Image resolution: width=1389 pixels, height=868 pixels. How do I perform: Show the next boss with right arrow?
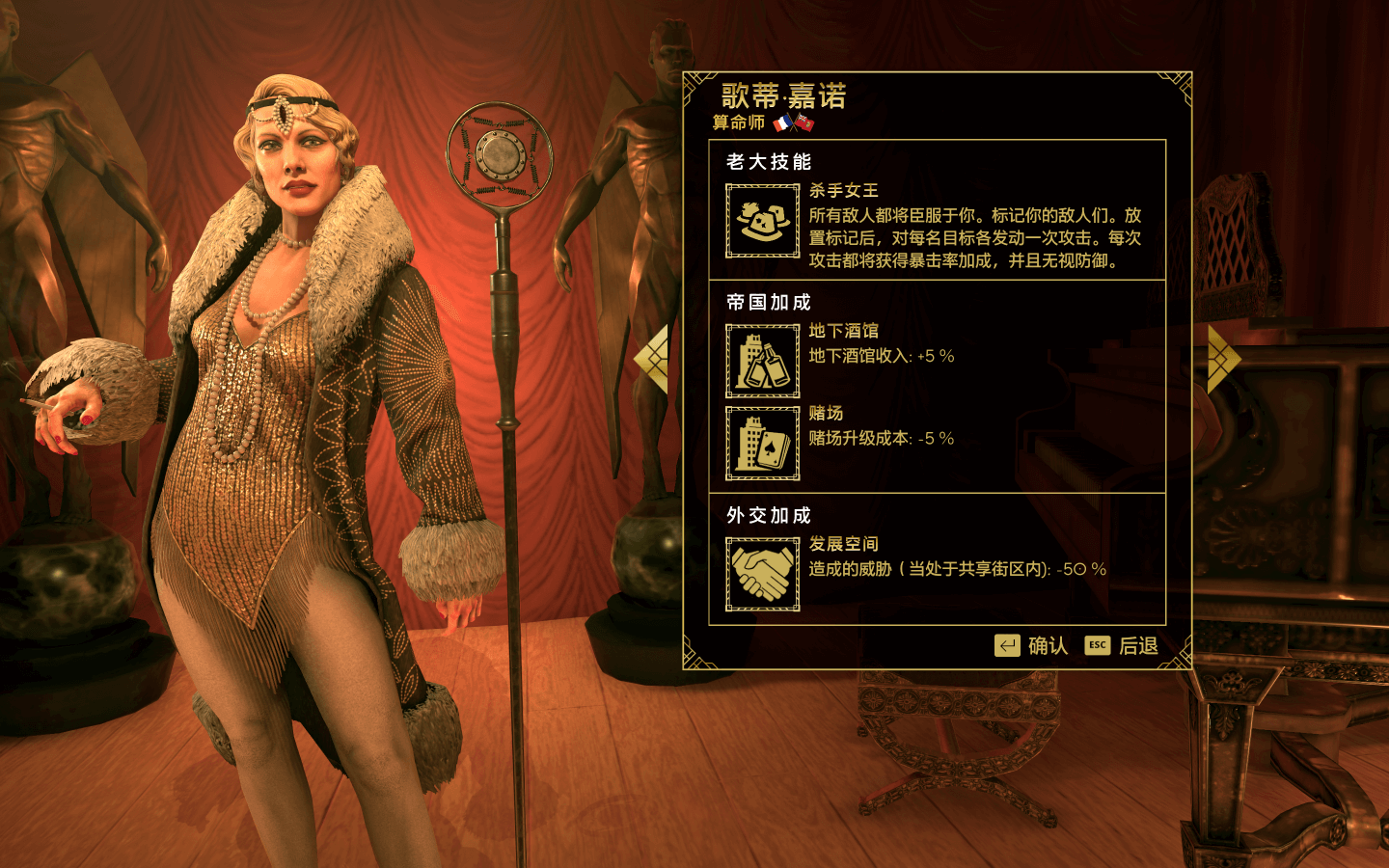click(x=1223, y=359)
